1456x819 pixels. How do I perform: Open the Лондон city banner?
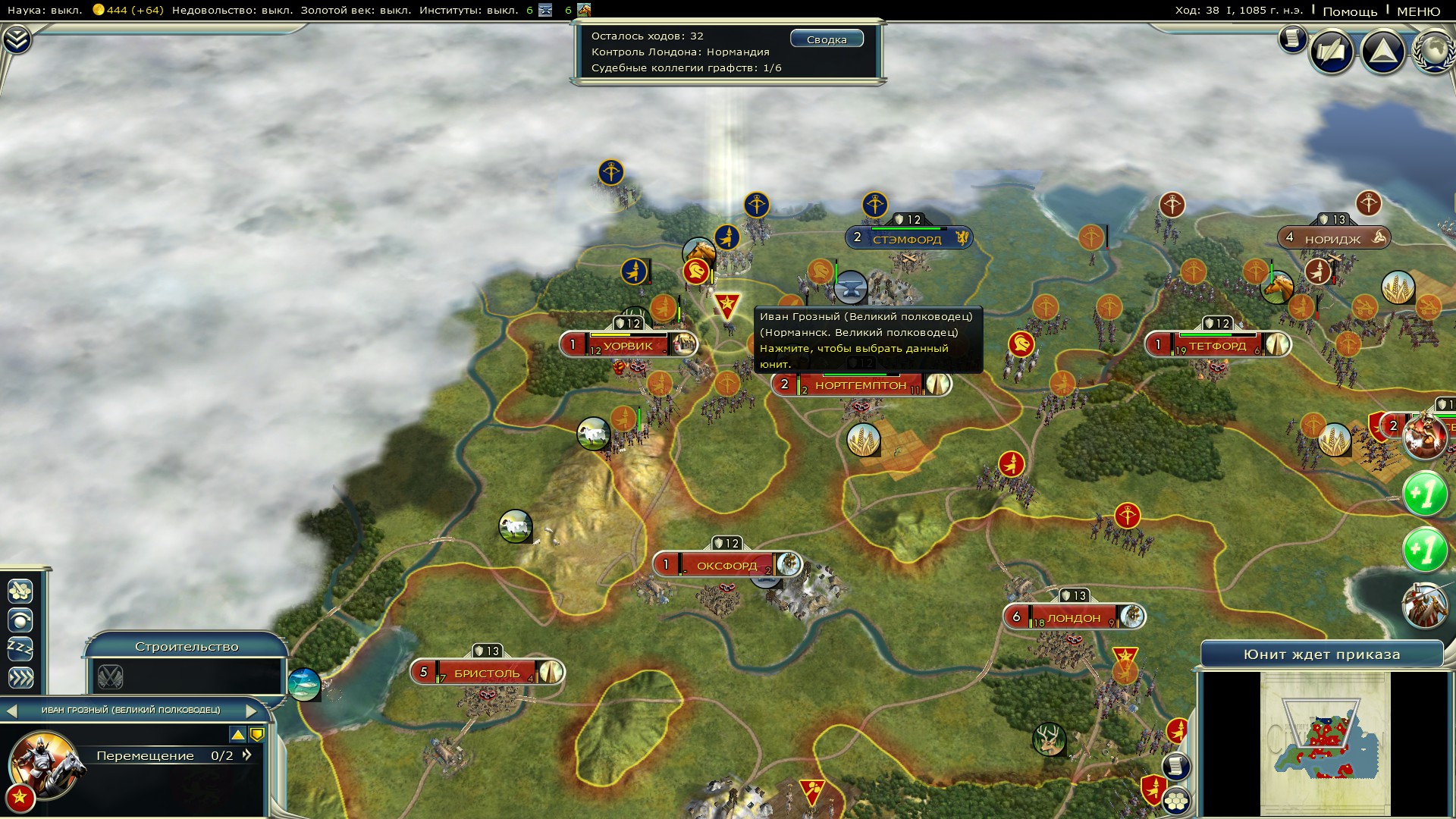(1073, 617)
